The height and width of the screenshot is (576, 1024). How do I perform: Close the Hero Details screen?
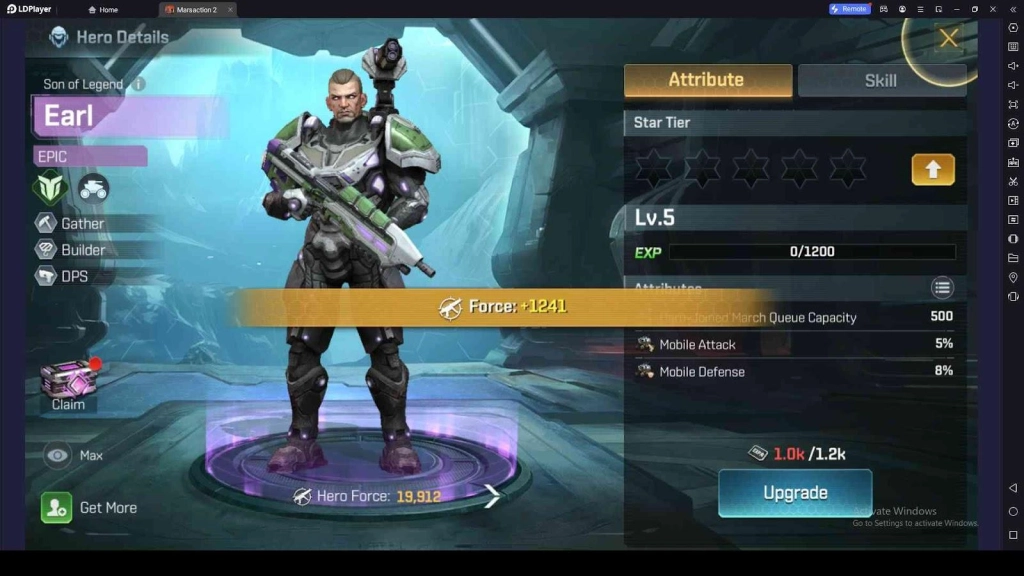[x=948, y=39]
